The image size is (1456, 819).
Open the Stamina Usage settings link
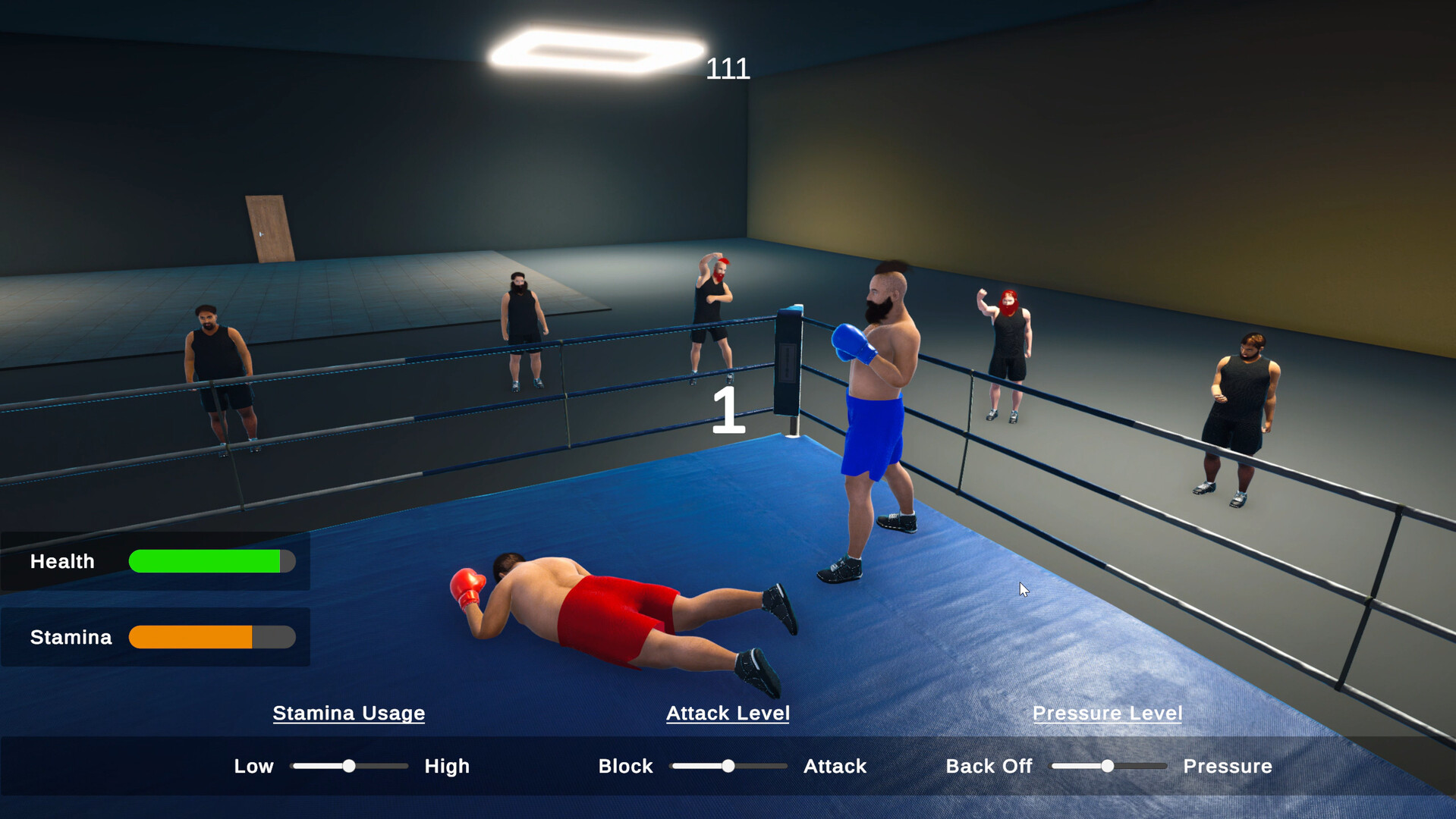point(349,713)
